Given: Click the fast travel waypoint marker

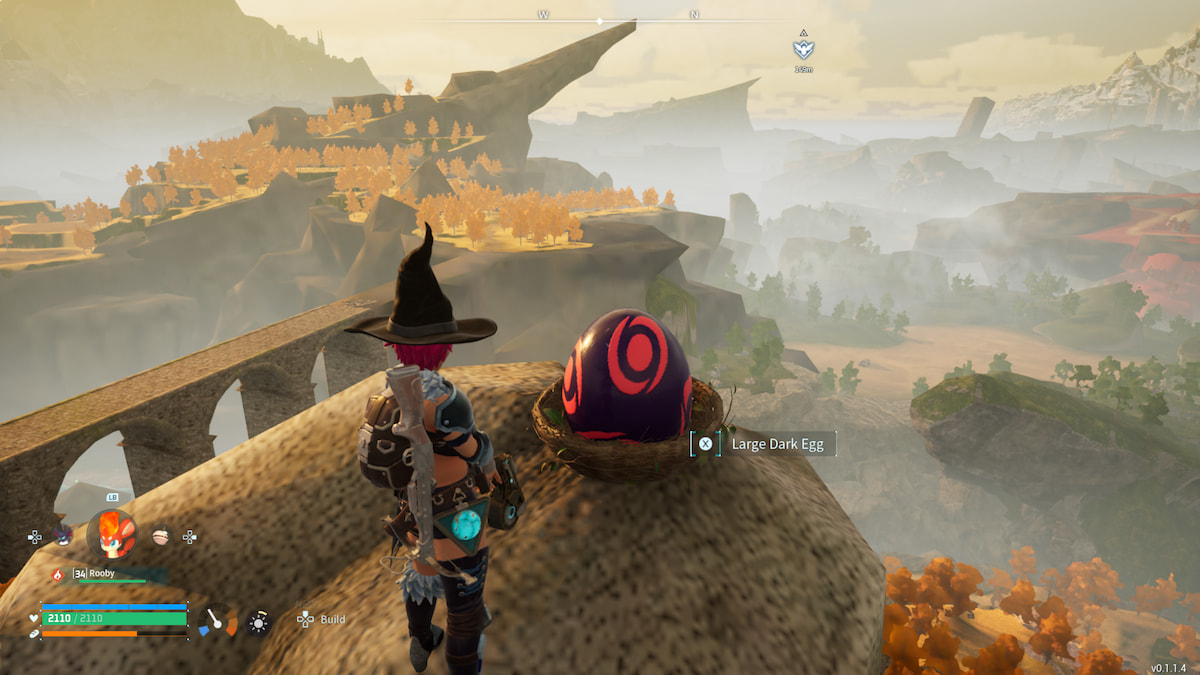Looking at the screenshot, I should tap(802, 48).
